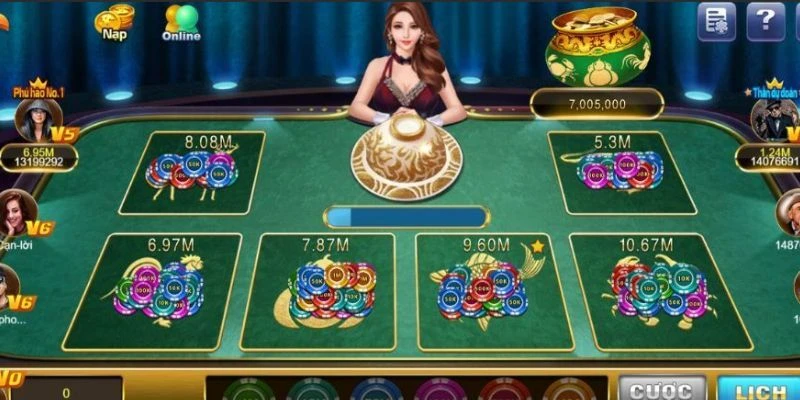This screenshot has height=400, width=800.
Task: Select the starred 9.60M fish tile
Action: (487, 291)
